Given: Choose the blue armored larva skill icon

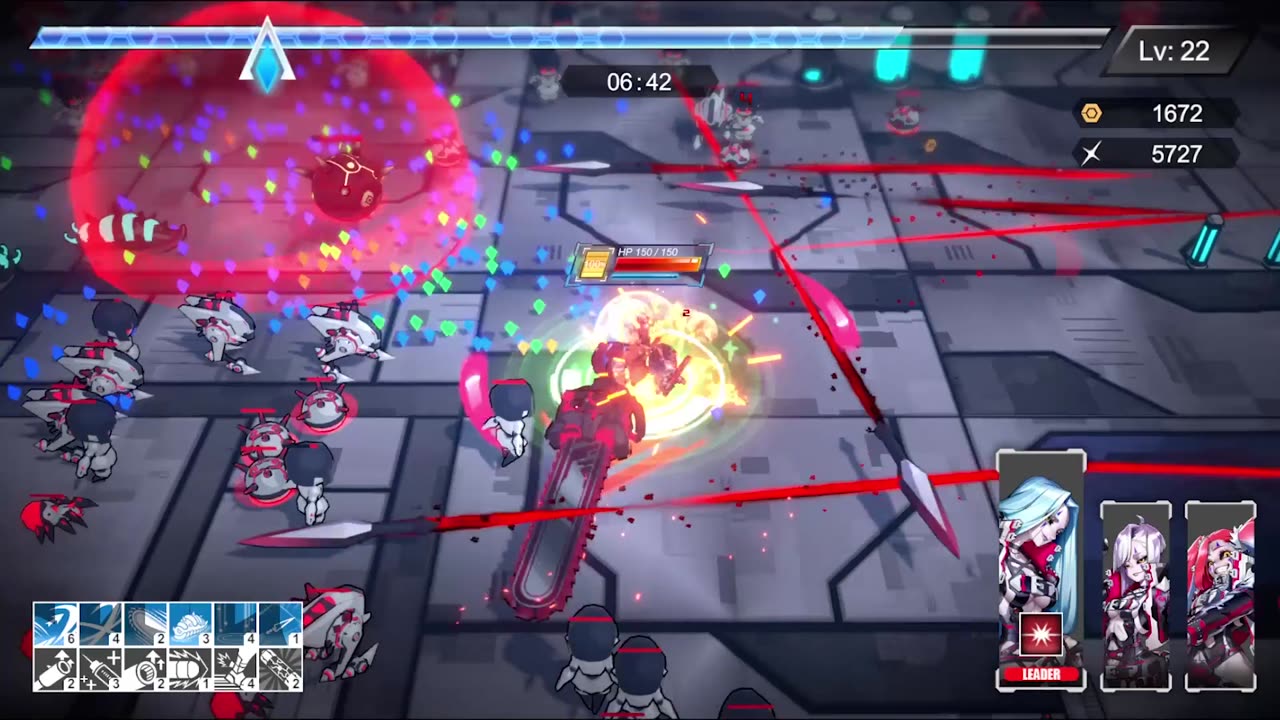Looking at the screenshot, I should 190,624.
